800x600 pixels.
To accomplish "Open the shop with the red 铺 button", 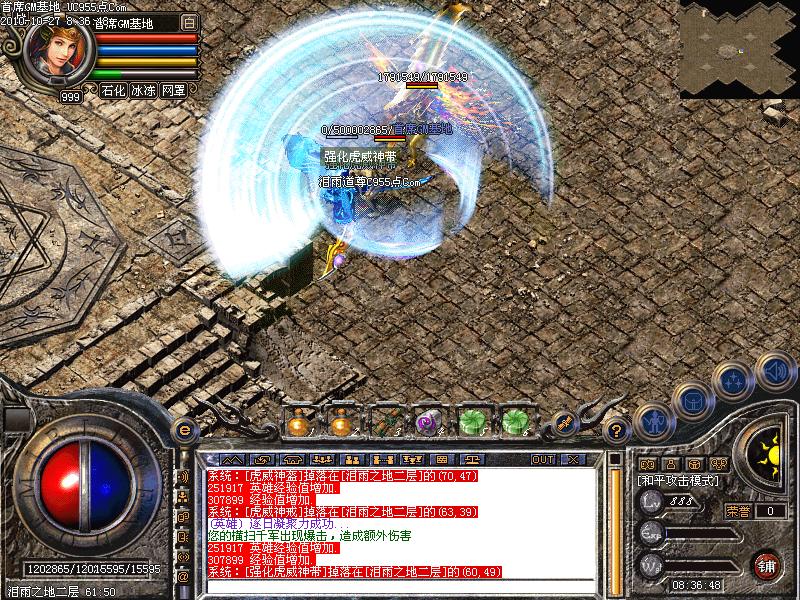I will (768, 565).
